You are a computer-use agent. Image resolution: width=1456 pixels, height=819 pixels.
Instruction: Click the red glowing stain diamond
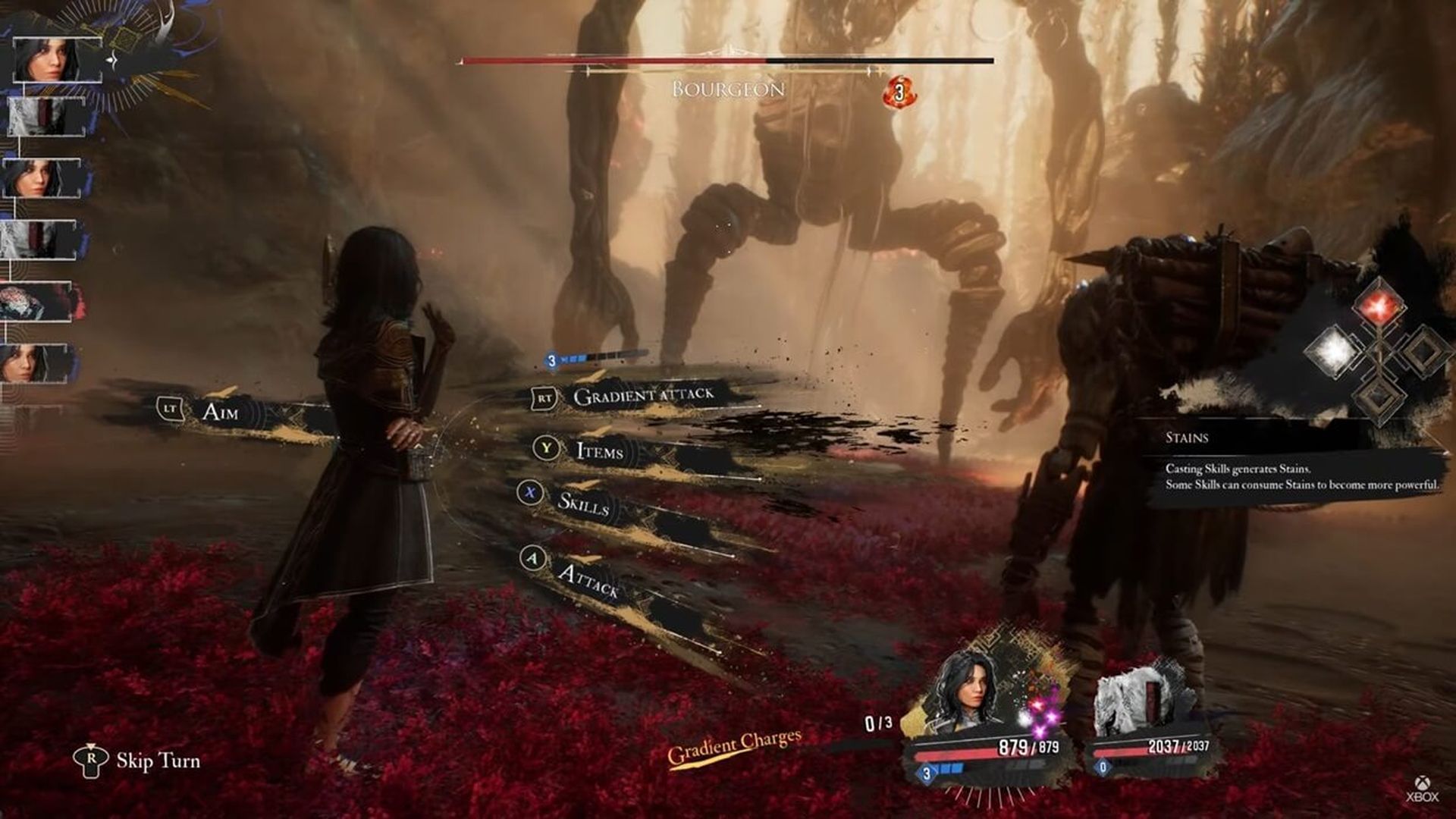point(1379,306)
